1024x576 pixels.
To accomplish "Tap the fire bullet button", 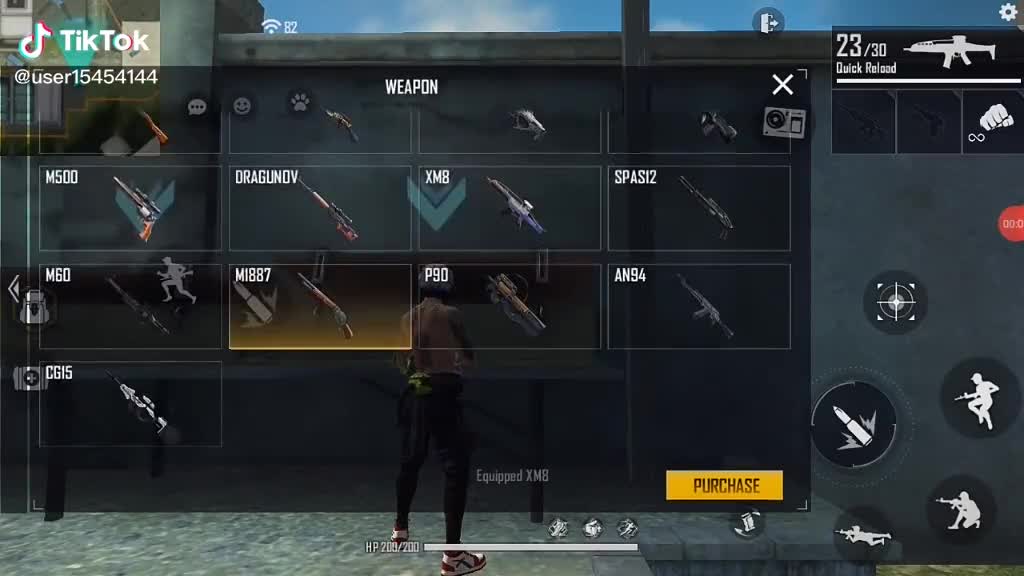I will pyautogui.click(x=853, y=424).
